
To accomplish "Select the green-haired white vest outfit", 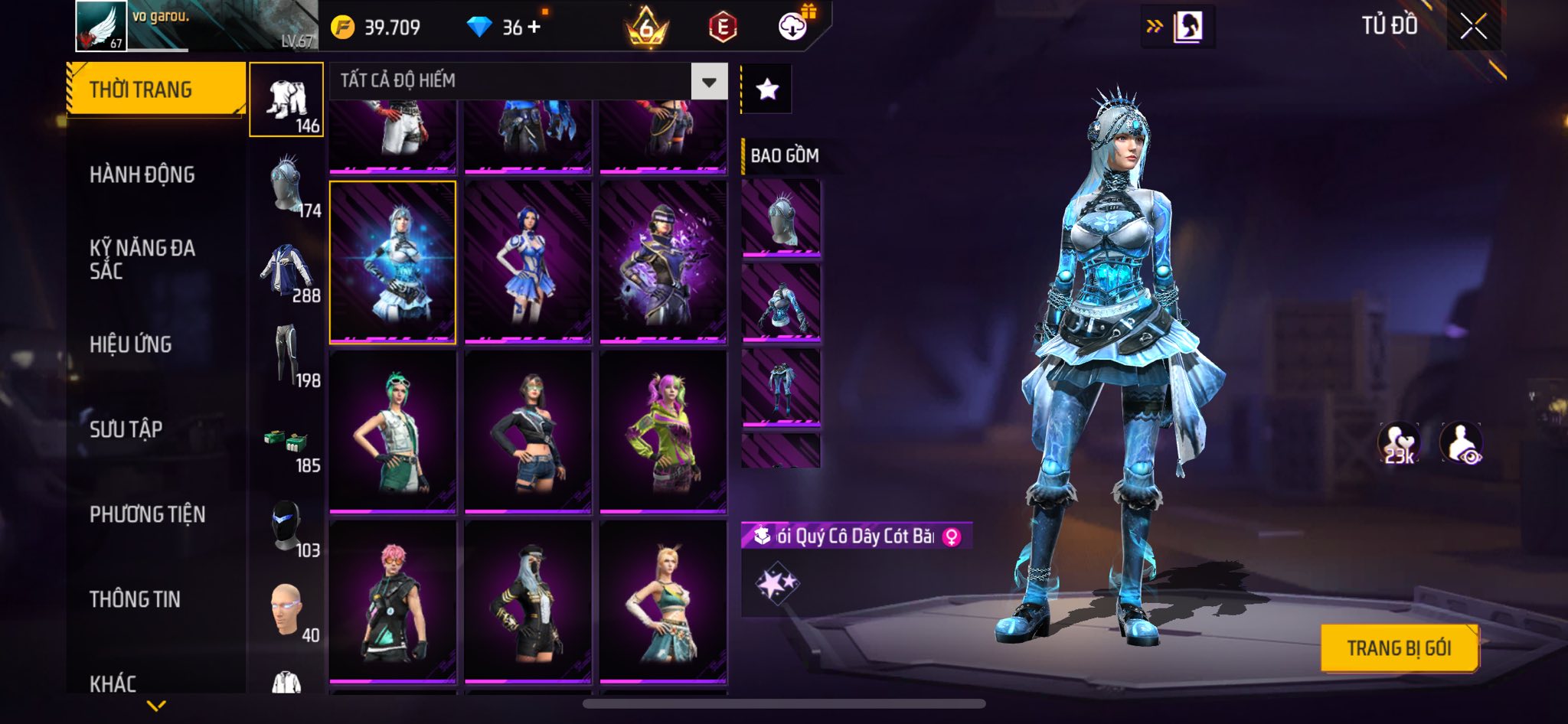I will (x=393, y=432).
